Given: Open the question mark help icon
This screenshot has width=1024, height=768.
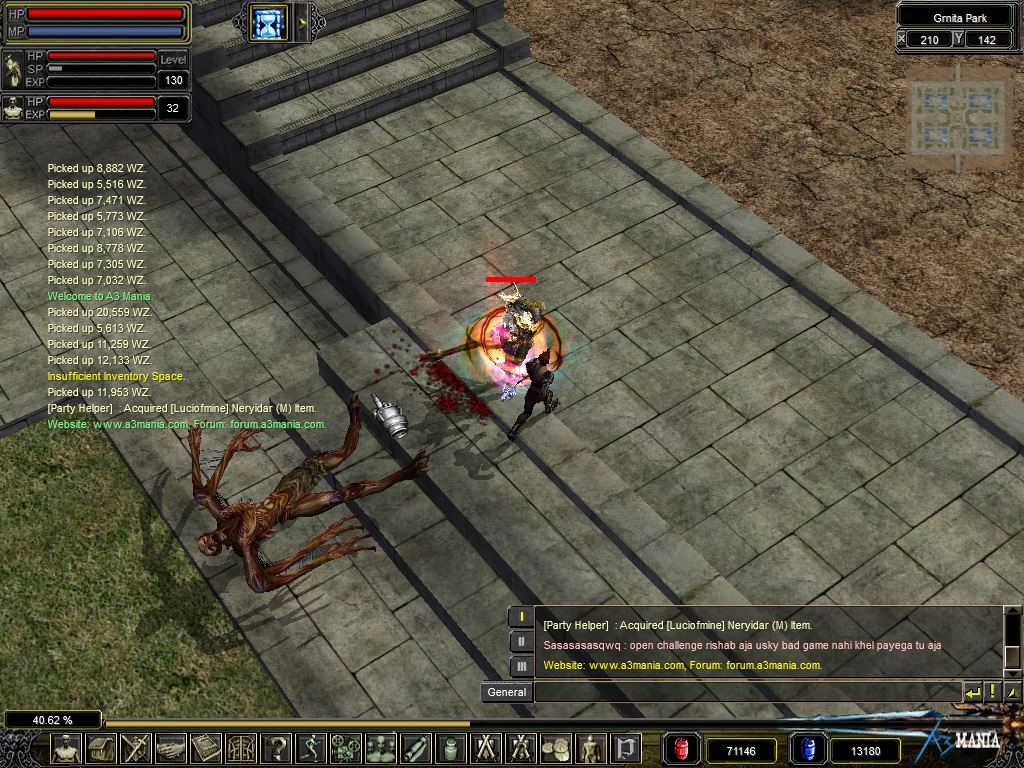Looking at the screenshot, I should (276, 747).
